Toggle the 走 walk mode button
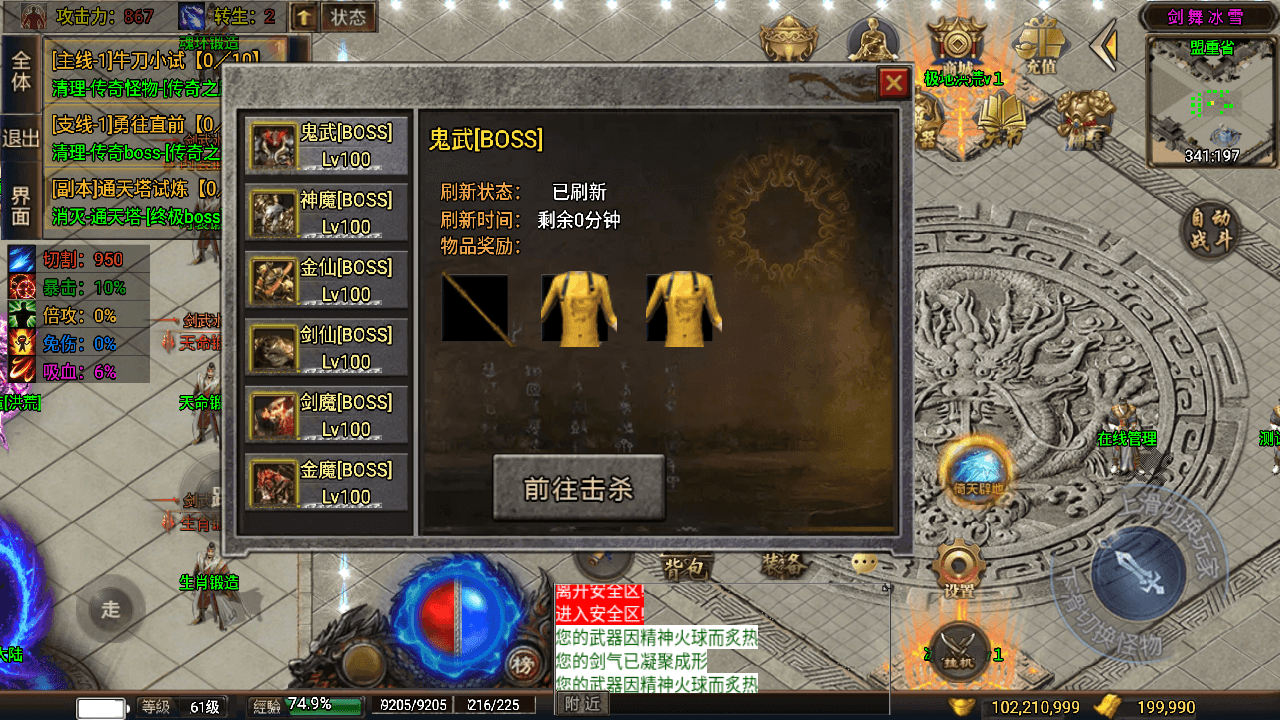This screenshot has width=1280, height=720. coord(110,608)
